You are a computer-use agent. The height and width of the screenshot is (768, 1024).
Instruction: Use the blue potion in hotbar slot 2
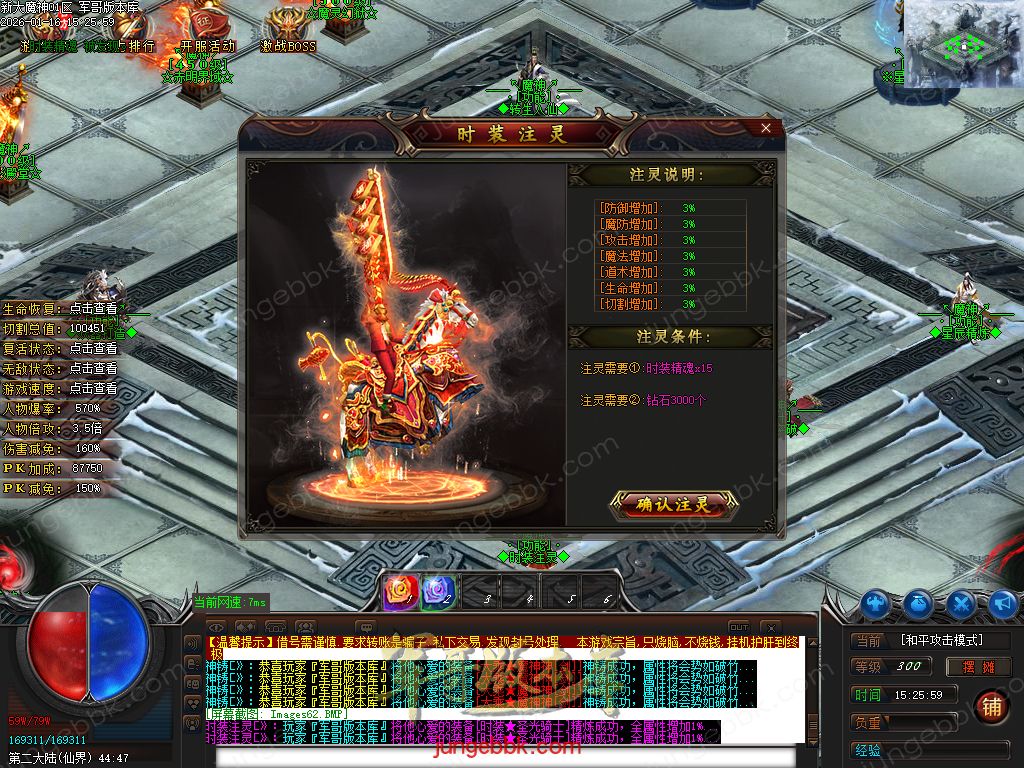point(439,591)
